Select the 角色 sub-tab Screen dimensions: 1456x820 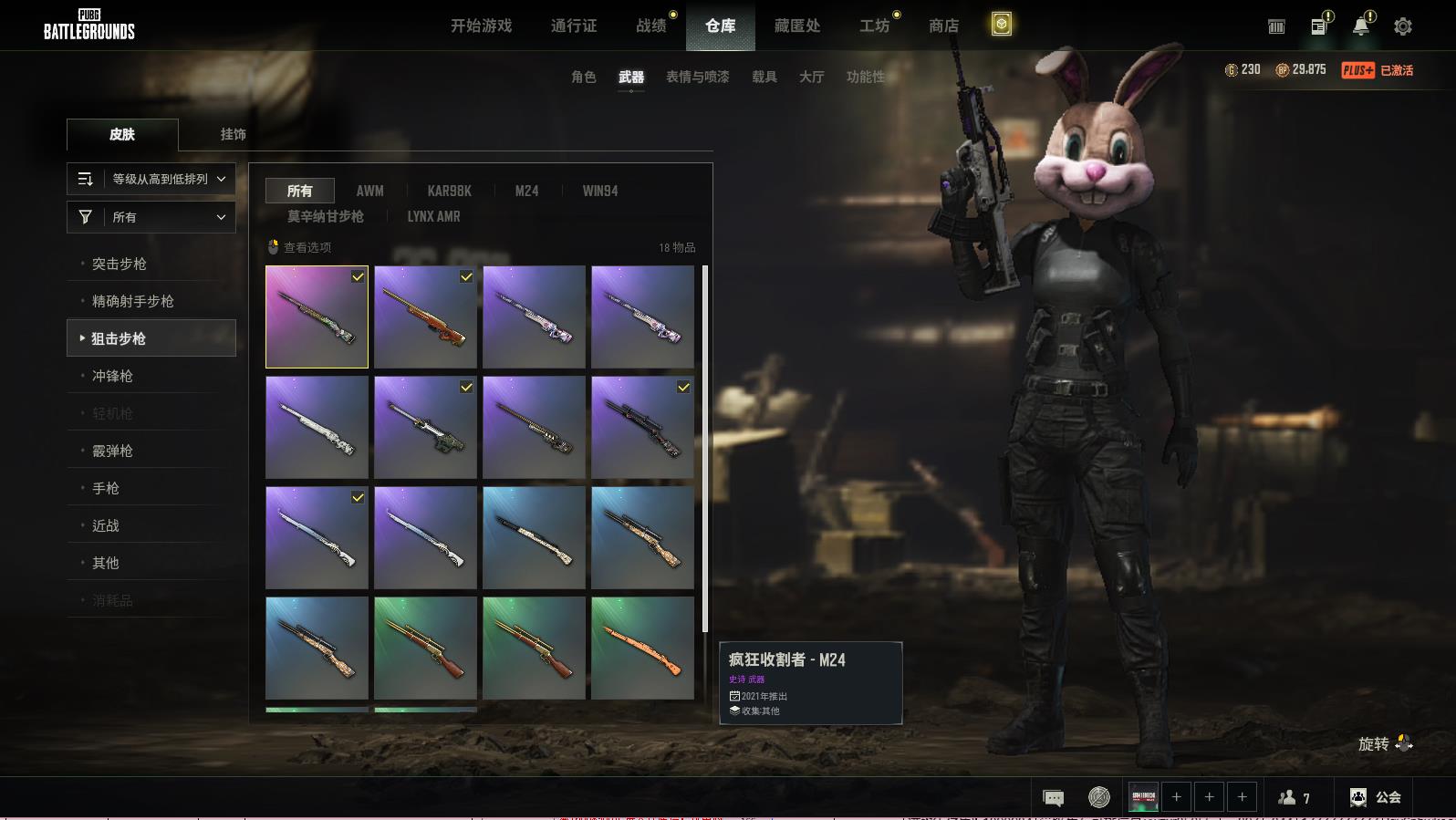coord(584,77)
